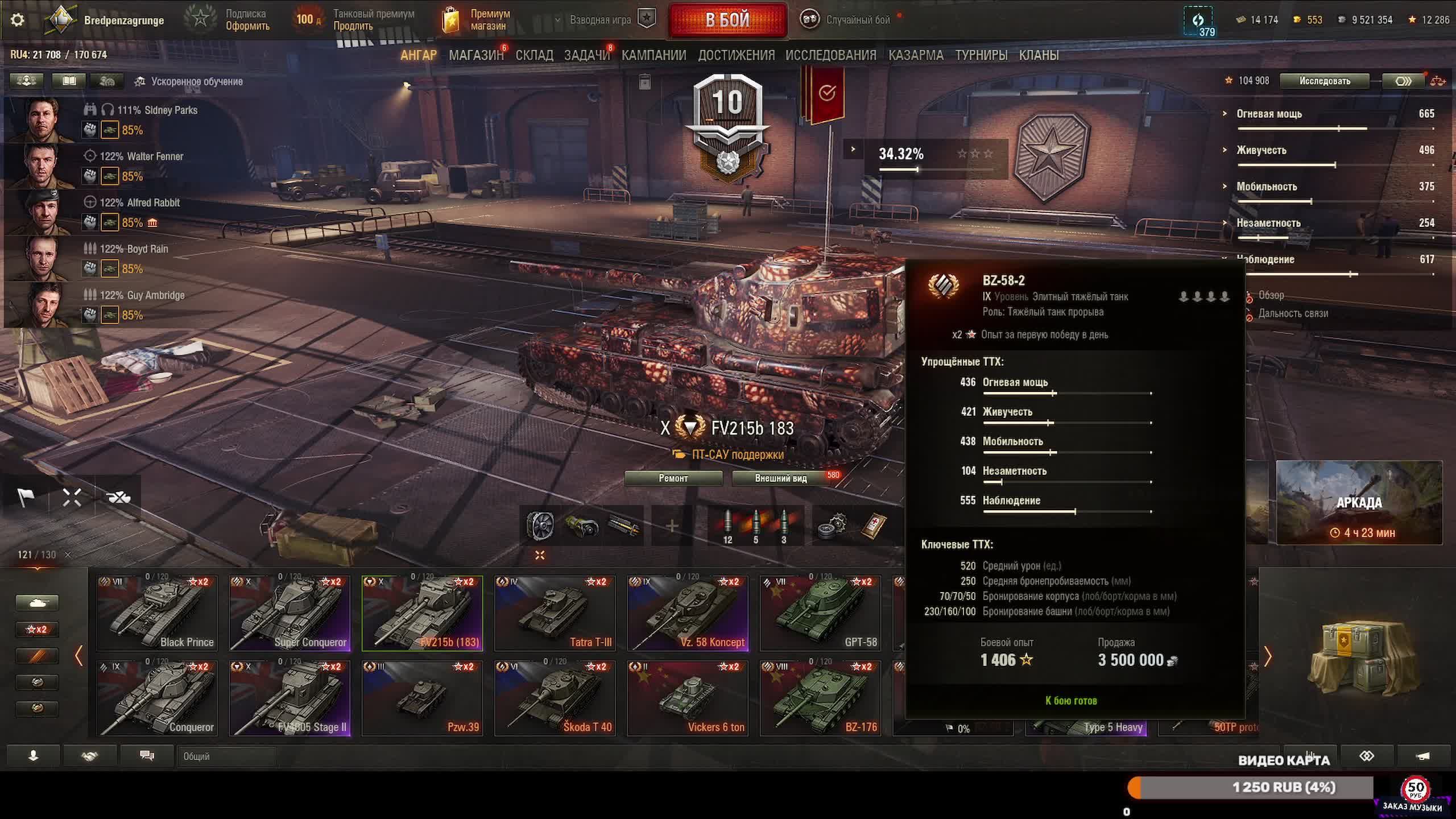
Task: Choose the Black Prince tank tile
Action: (x=157, y=613)
